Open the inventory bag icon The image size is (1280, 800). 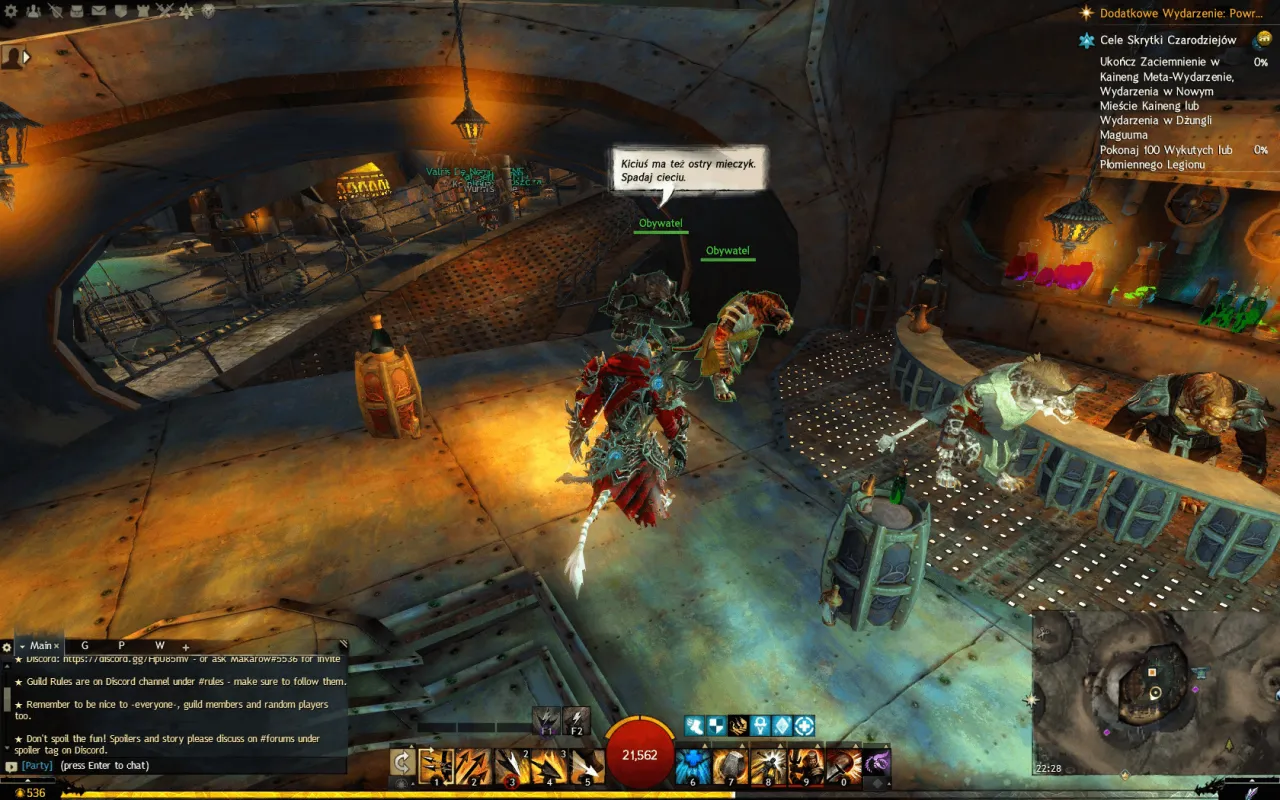click(x=77, y=11)
